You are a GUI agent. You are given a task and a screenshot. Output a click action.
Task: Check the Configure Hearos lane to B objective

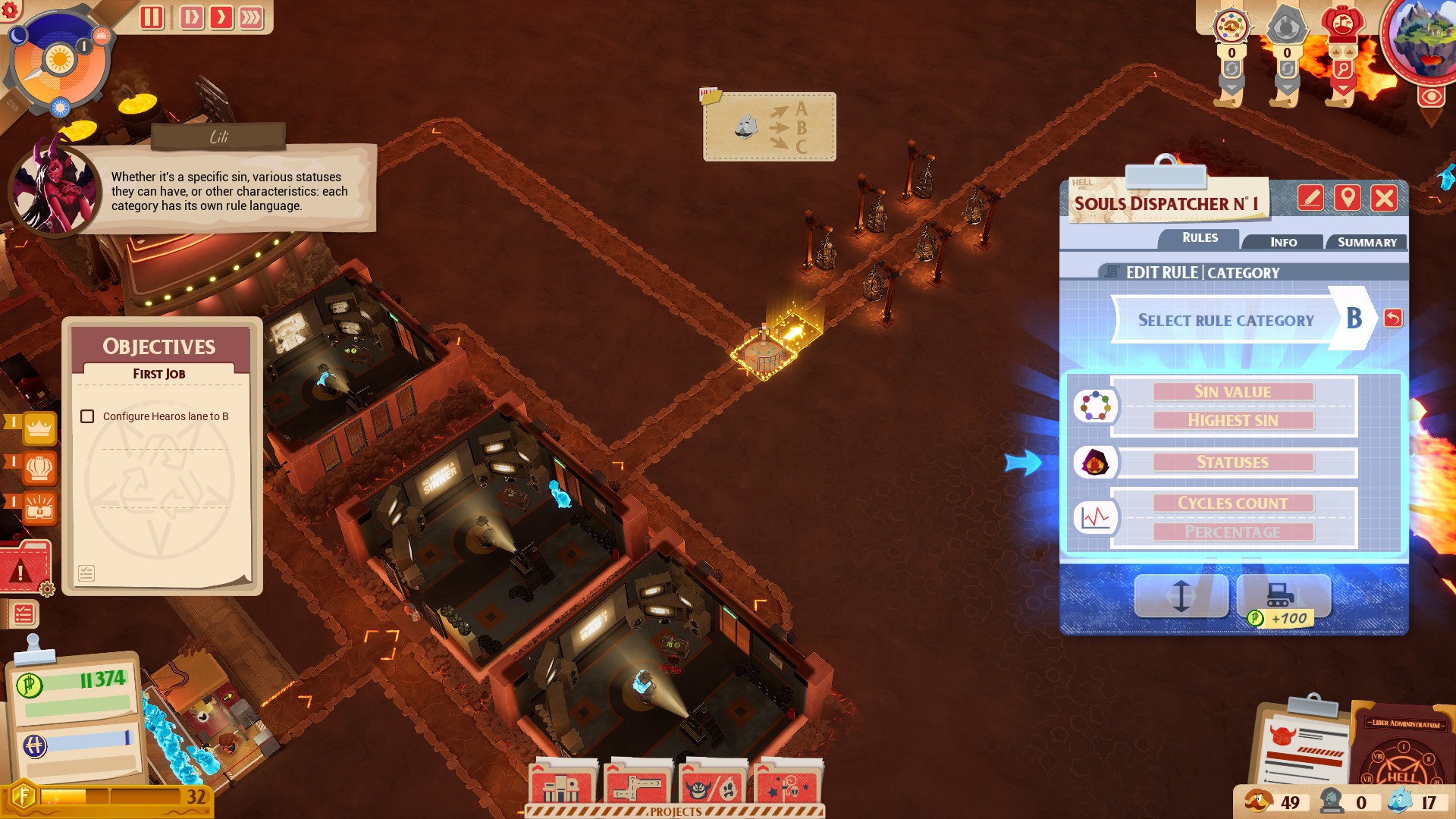(86, 416)
